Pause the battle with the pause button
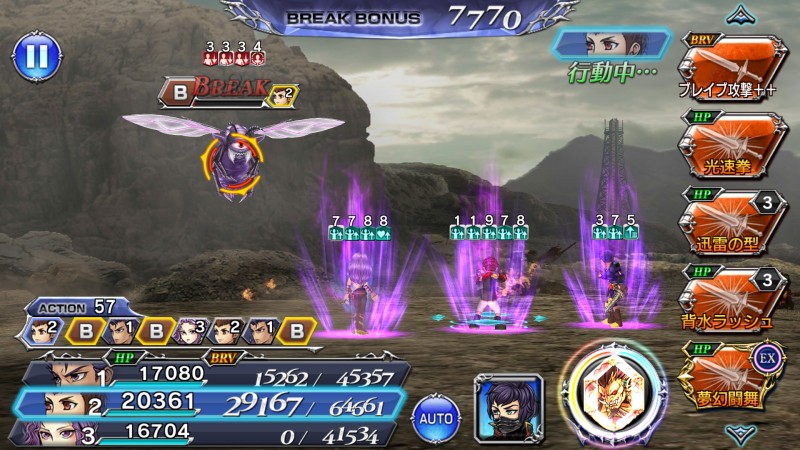 (x=35, y=55)
